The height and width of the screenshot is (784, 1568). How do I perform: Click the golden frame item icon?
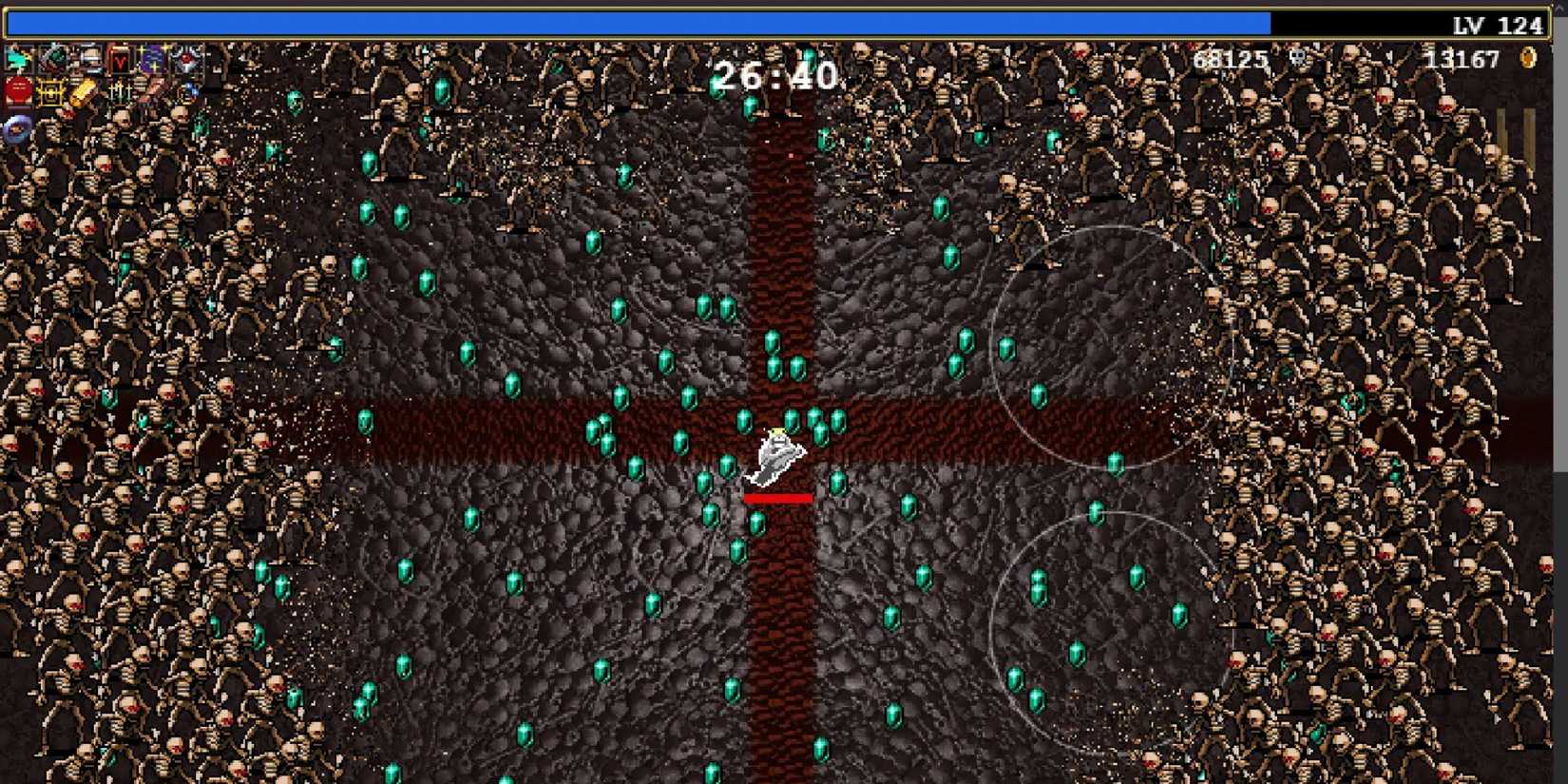[x=51, y=92]
